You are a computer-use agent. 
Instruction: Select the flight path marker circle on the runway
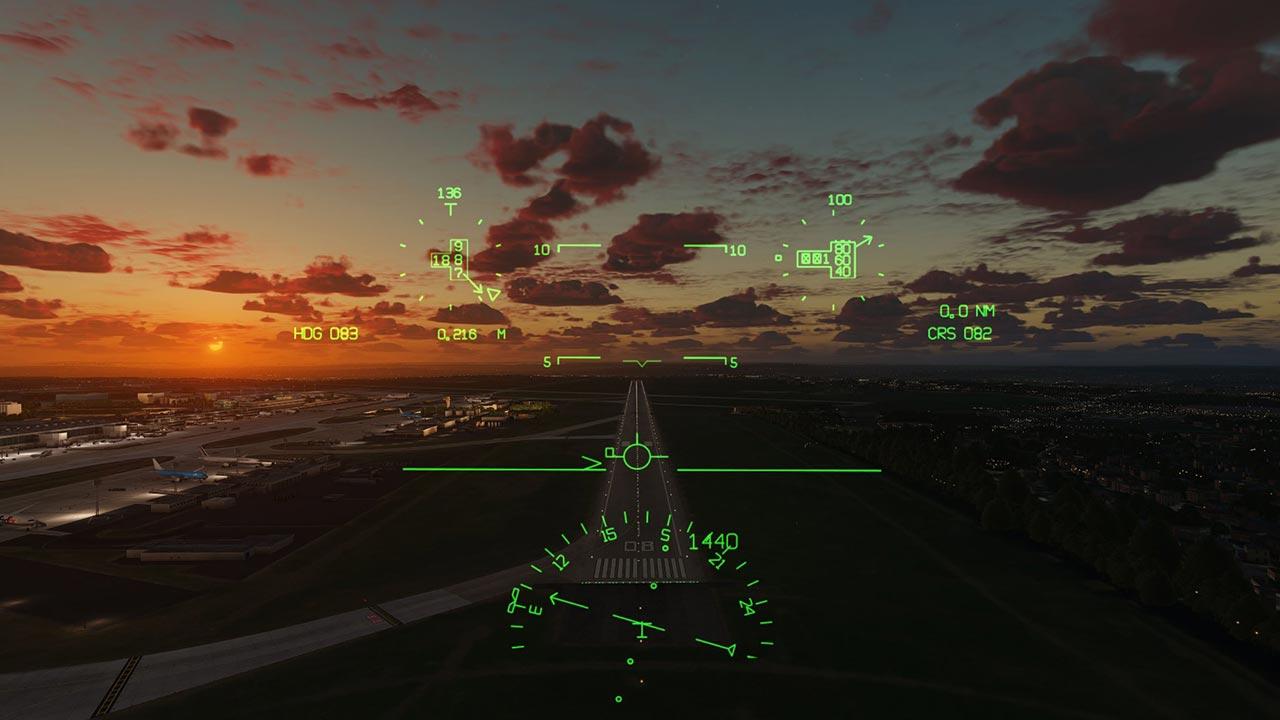[x=638, y=456]
